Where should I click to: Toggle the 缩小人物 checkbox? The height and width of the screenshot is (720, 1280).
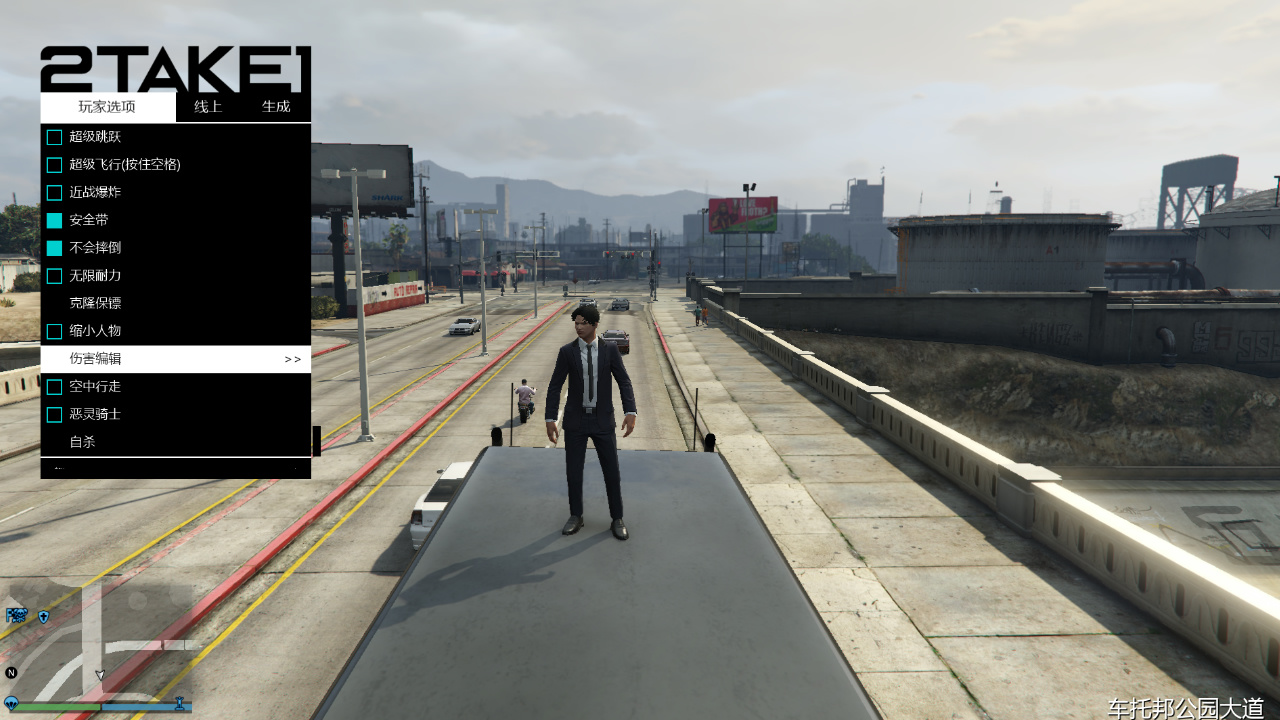[54, 331]
